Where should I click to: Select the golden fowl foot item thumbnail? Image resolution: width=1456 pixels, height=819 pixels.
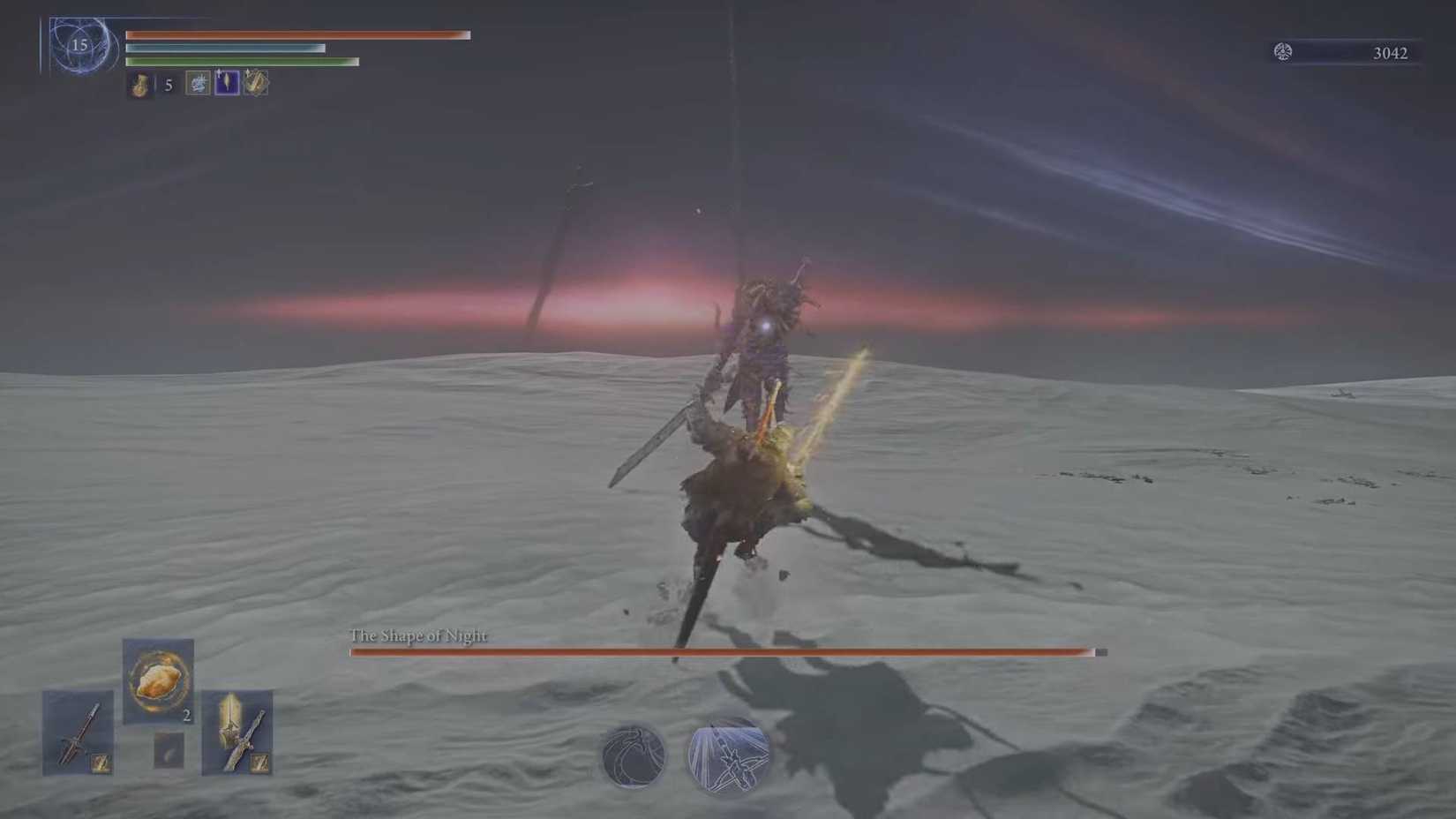159,681
